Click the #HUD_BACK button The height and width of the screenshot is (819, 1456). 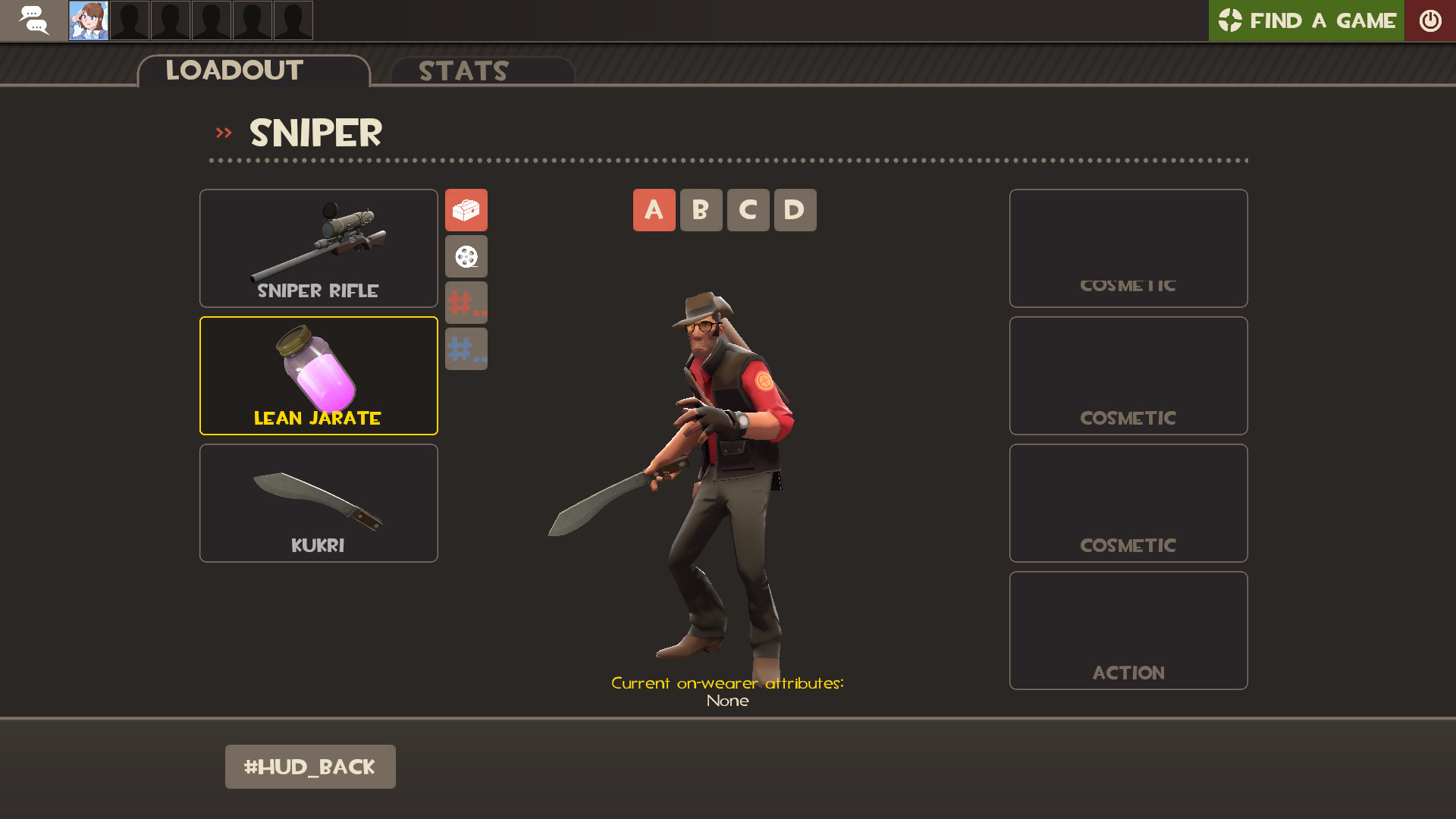(310, 767)
